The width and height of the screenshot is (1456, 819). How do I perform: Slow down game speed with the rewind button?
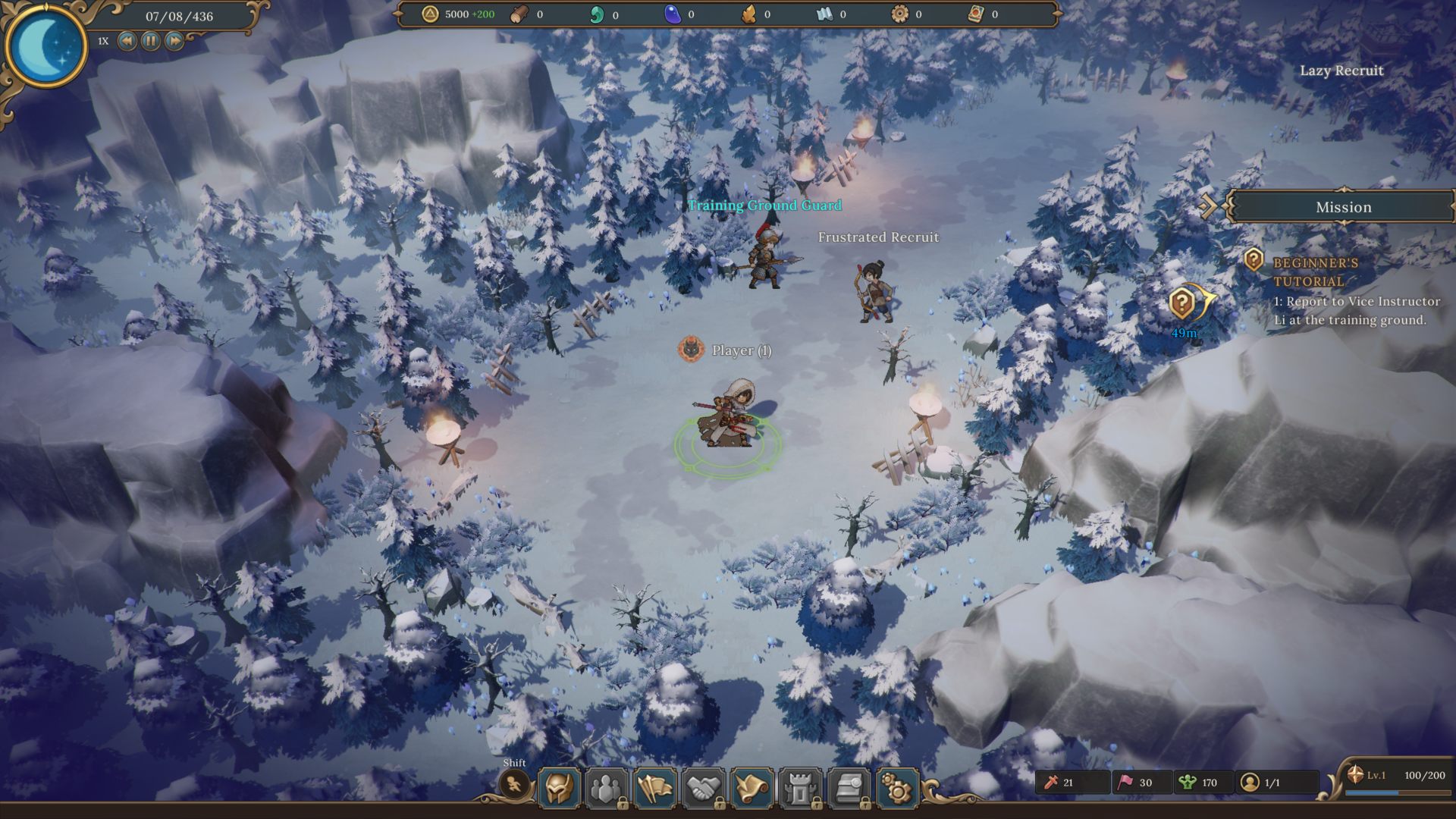pos(127,41)
